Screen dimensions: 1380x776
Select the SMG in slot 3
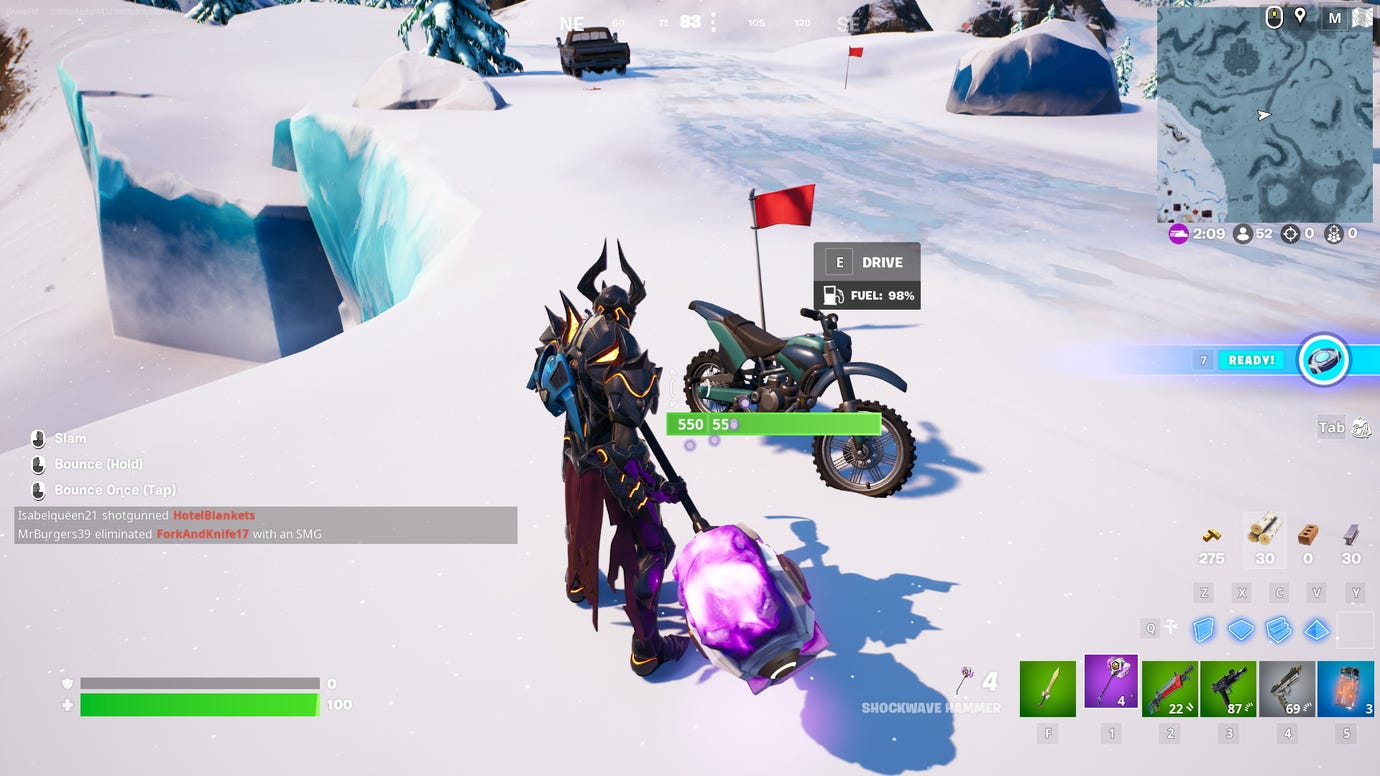pos(1226,687)
